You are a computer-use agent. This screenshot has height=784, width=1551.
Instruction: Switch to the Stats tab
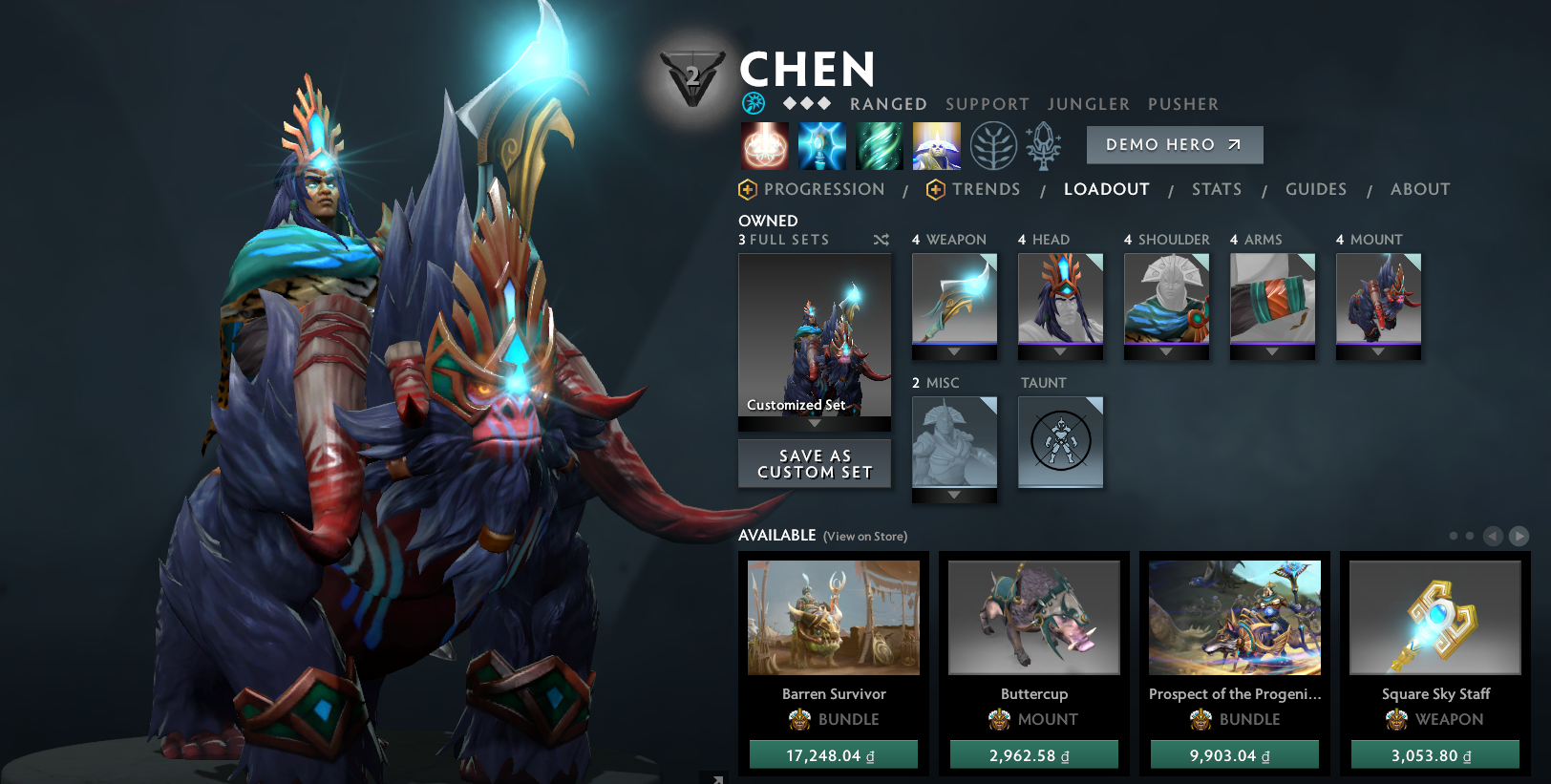[1216, 189]
